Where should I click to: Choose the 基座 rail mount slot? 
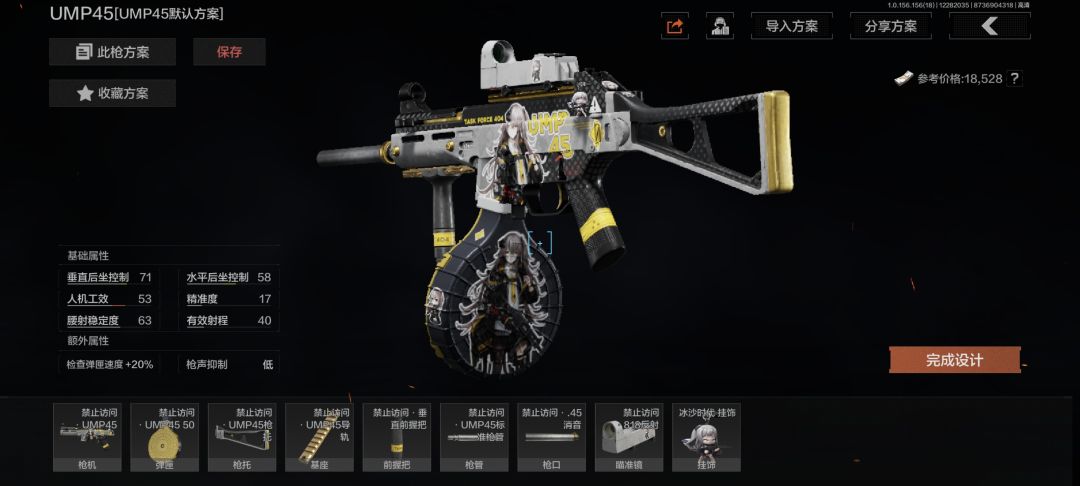(x=320, y=437)
